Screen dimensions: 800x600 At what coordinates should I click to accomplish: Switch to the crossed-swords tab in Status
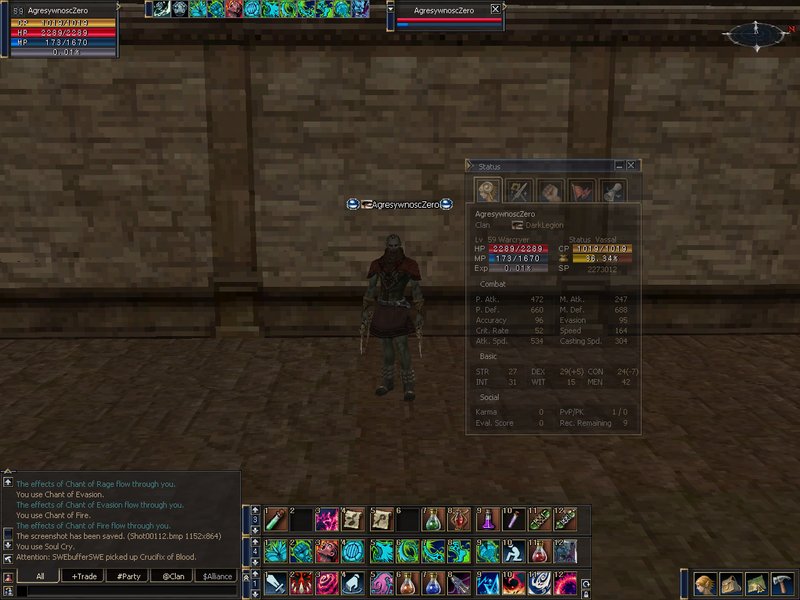coord(519,190)
